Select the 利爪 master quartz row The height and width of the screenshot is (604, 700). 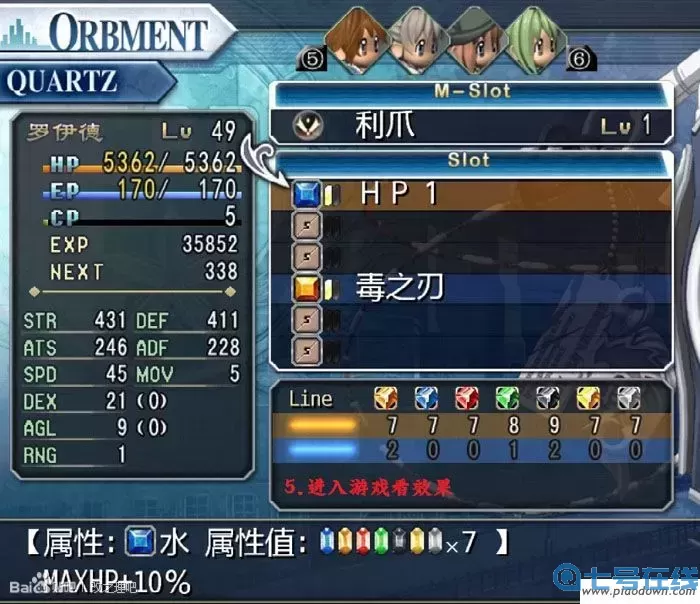(470, 126)
